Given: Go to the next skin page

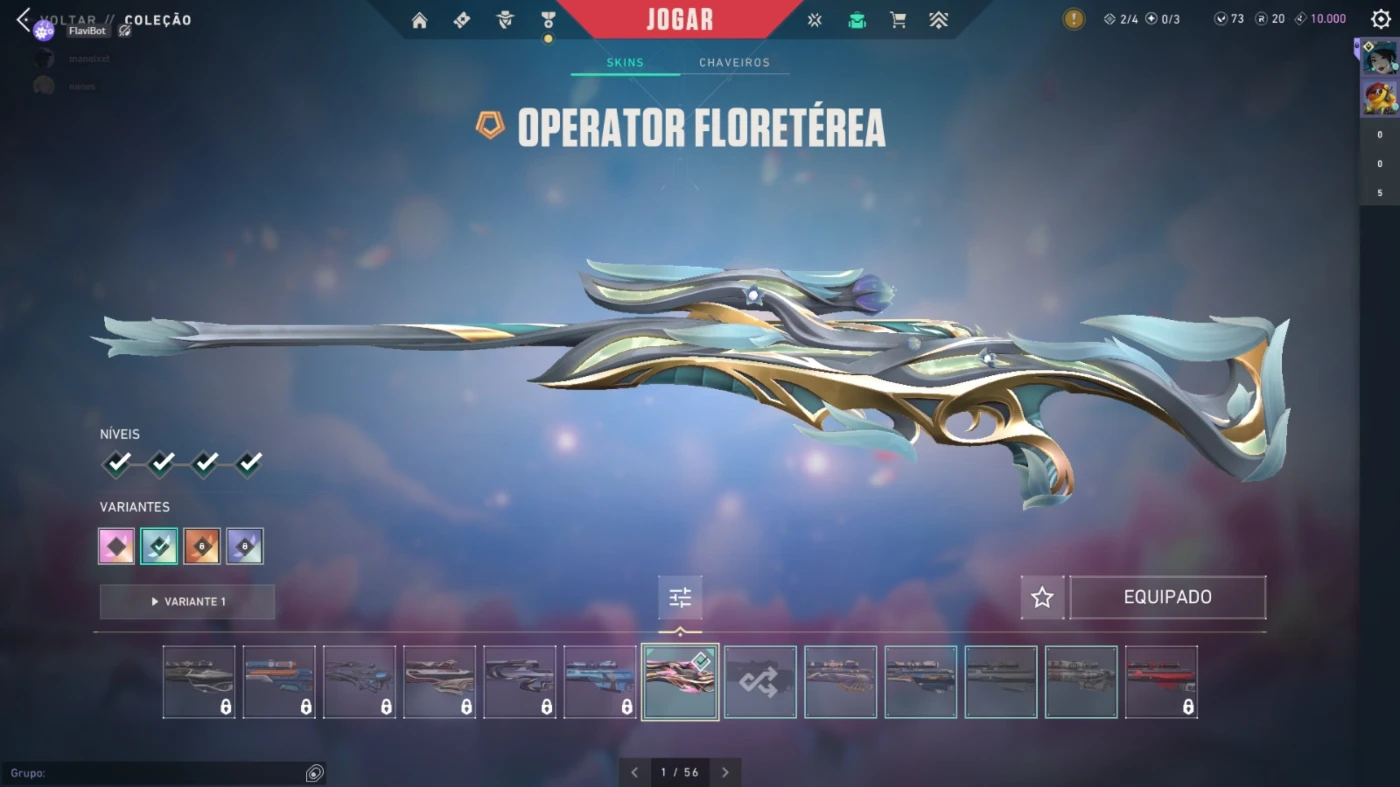Looking at the screenshot, I should pos(725,772).
